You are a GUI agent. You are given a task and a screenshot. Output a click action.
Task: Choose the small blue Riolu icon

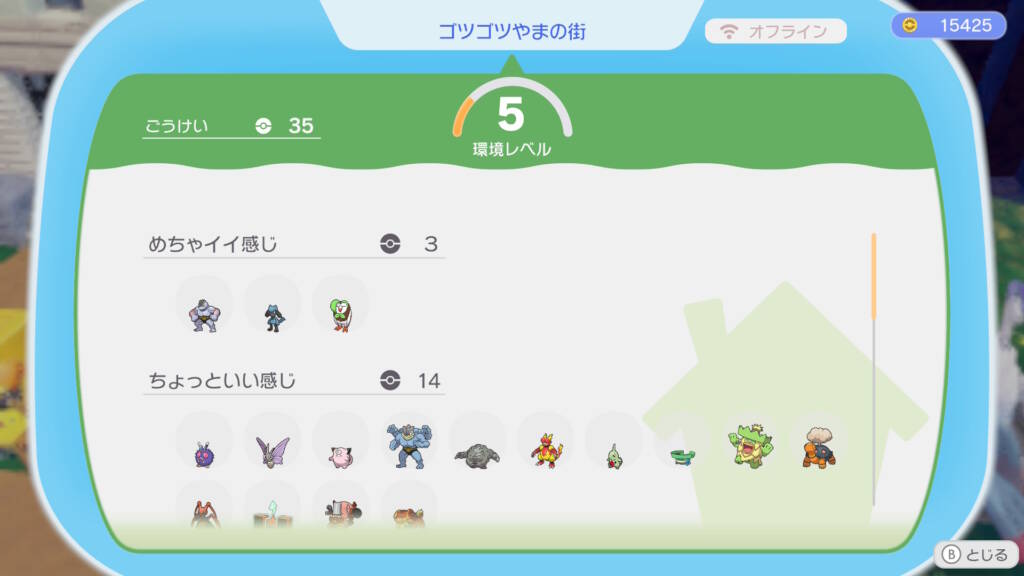pos(272,315)
